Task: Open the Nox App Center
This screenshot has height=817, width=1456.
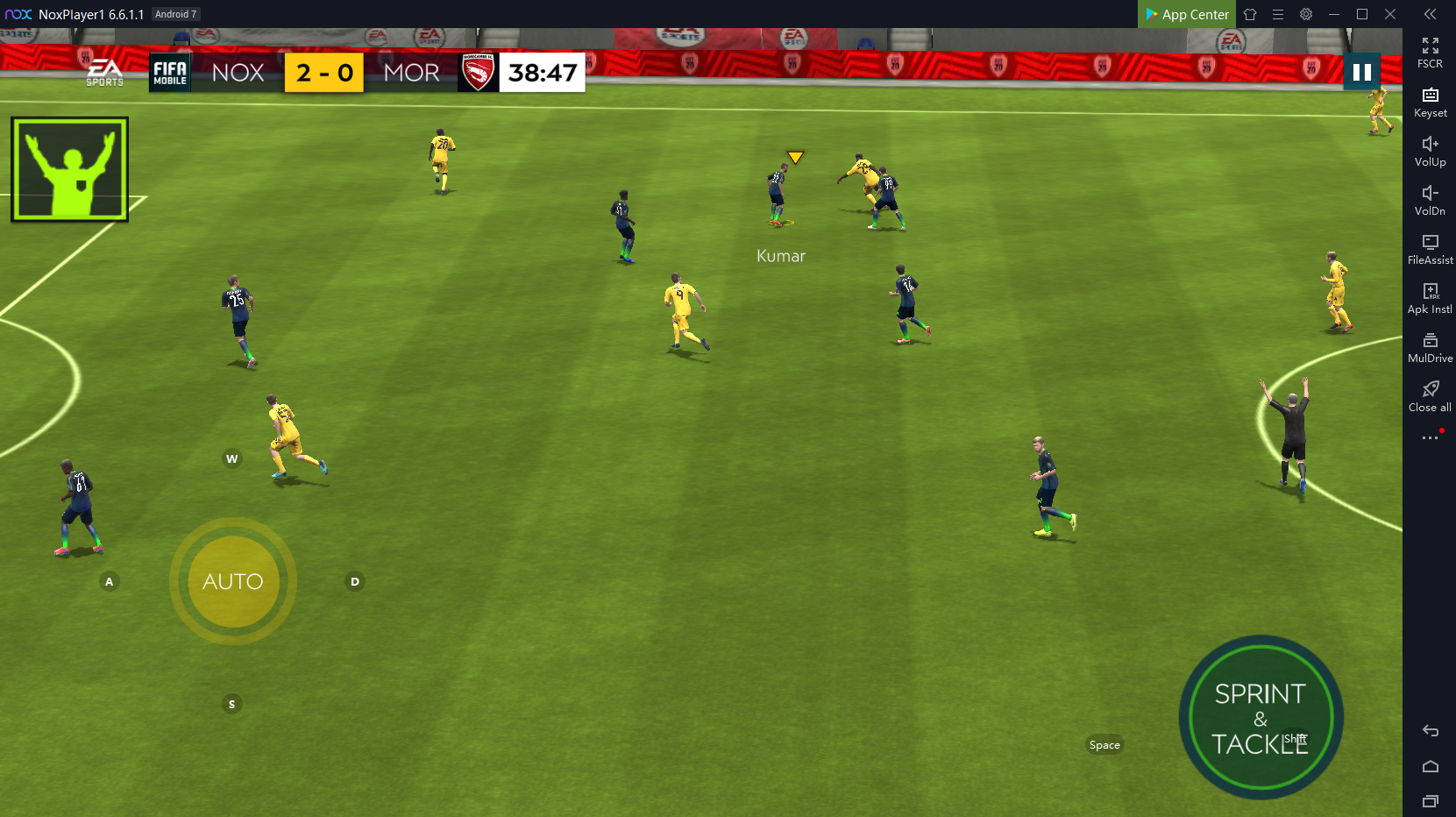Action: coord(1187,14)
